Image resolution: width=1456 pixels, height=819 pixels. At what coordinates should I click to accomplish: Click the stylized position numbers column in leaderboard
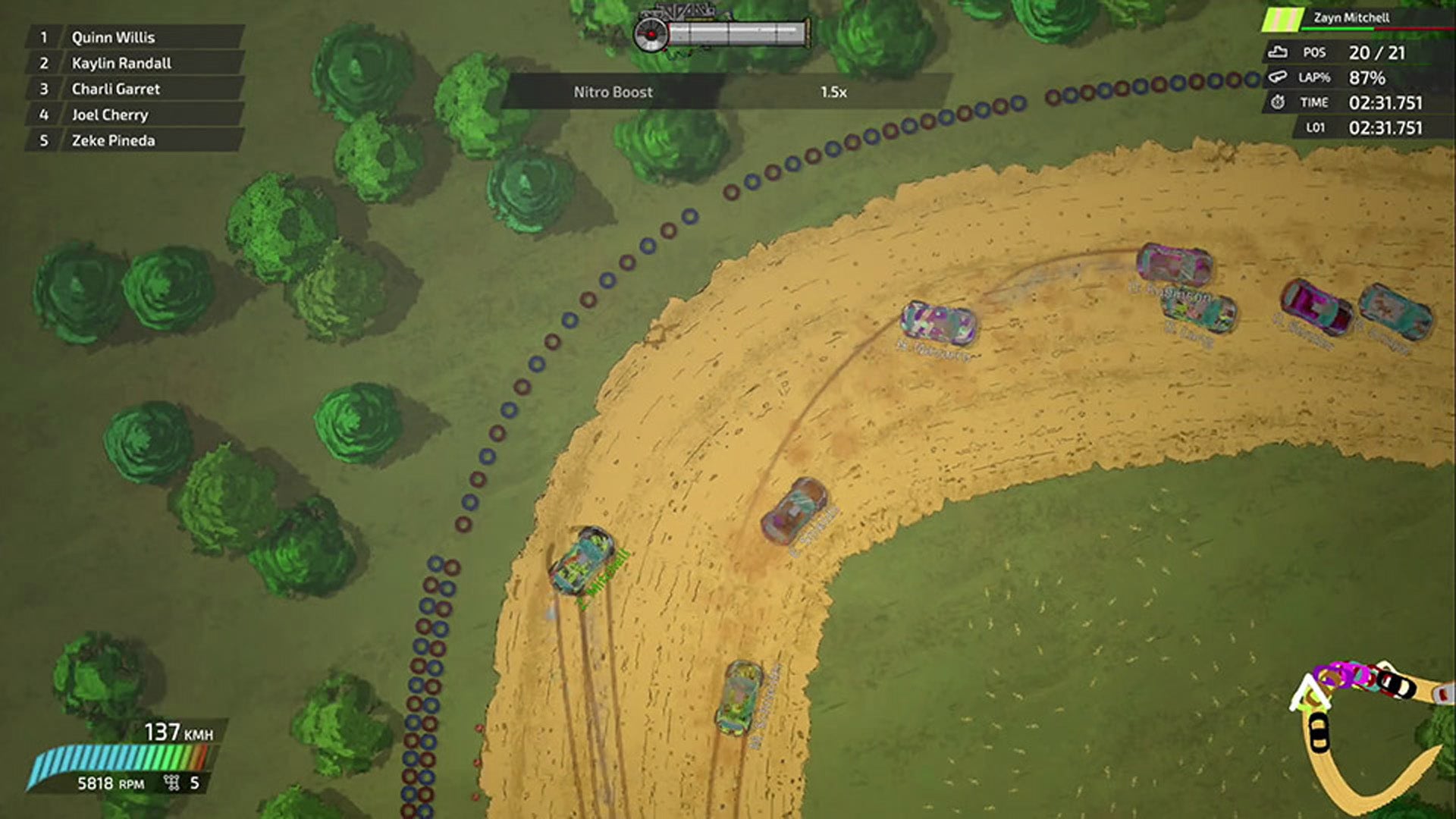pos(43,89)
